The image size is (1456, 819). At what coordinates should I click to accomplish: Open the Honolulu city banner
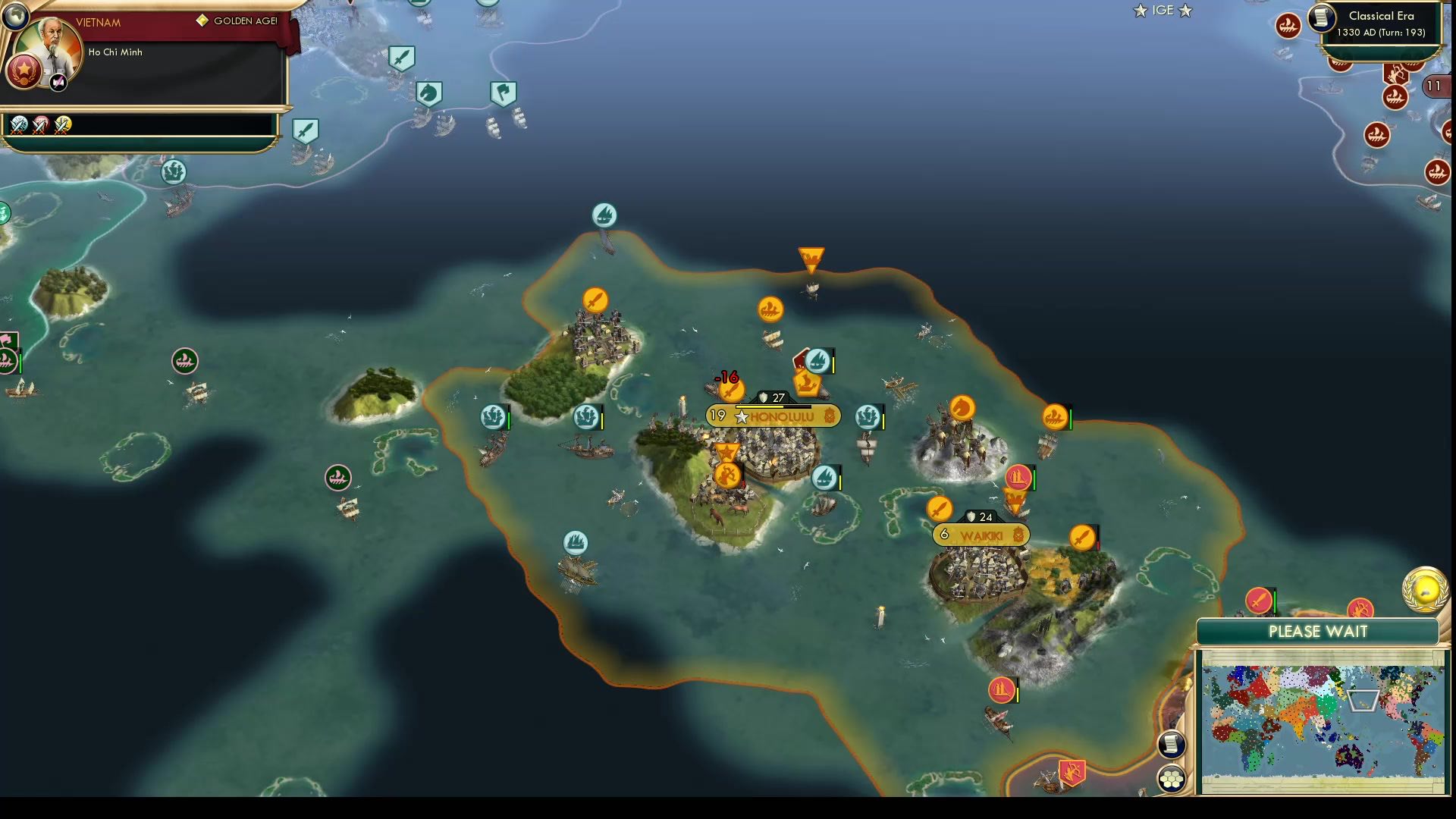773,416
